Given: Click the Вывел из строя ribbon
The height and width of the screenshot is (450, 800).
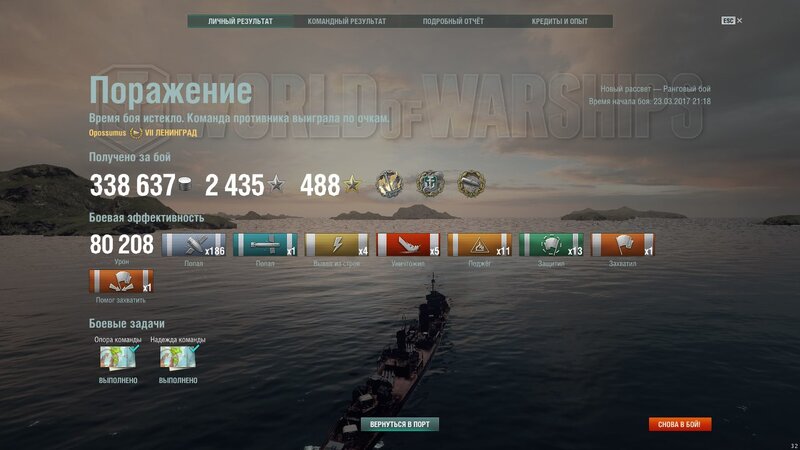Looking at the screenshot, I should click(x=336, y=245).
